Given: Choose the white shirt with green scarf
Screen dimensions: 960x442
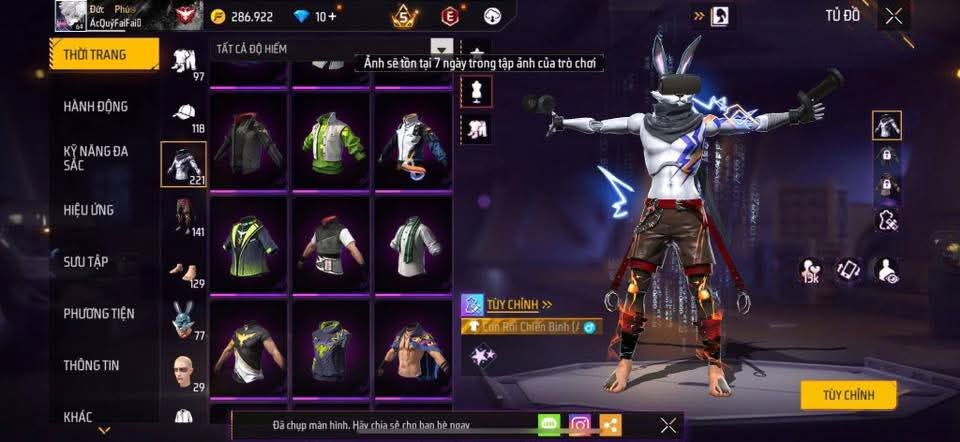Looking at the screenshot, I should pos(414,241).
